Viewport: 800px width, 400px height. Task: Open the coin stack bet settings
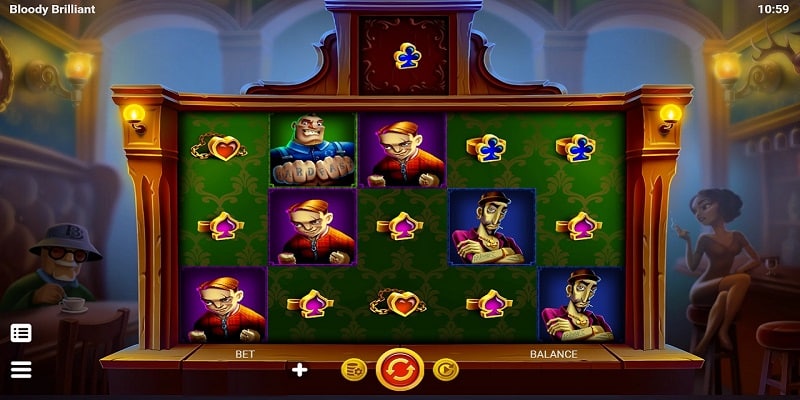(x=353, y=371)
